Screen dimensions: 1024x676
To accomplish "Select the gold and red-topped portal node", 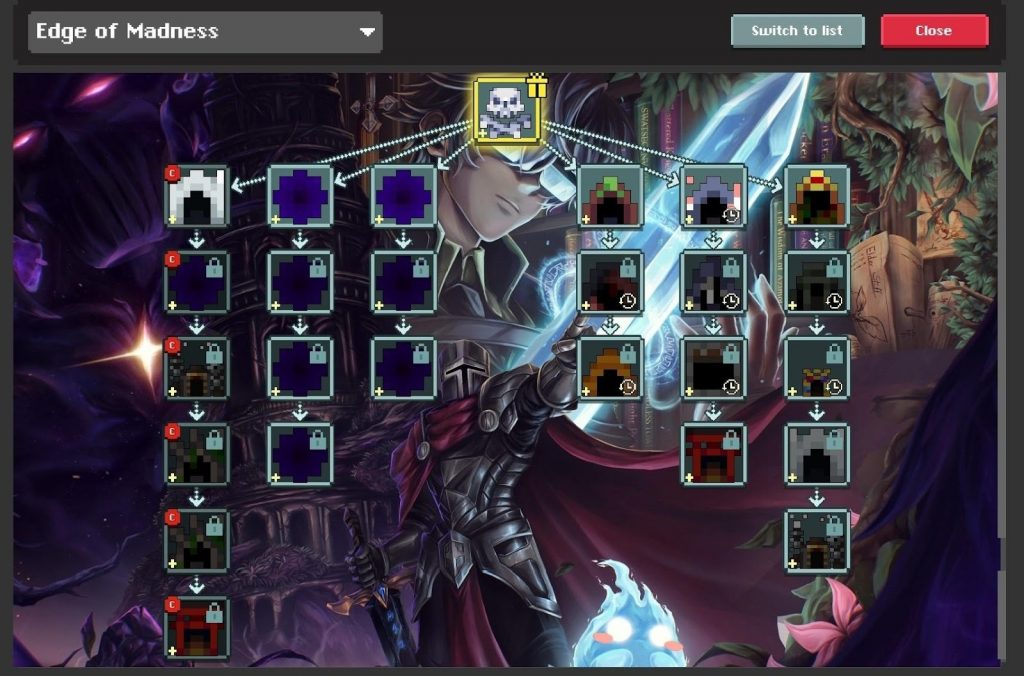I will click(817, 196).
